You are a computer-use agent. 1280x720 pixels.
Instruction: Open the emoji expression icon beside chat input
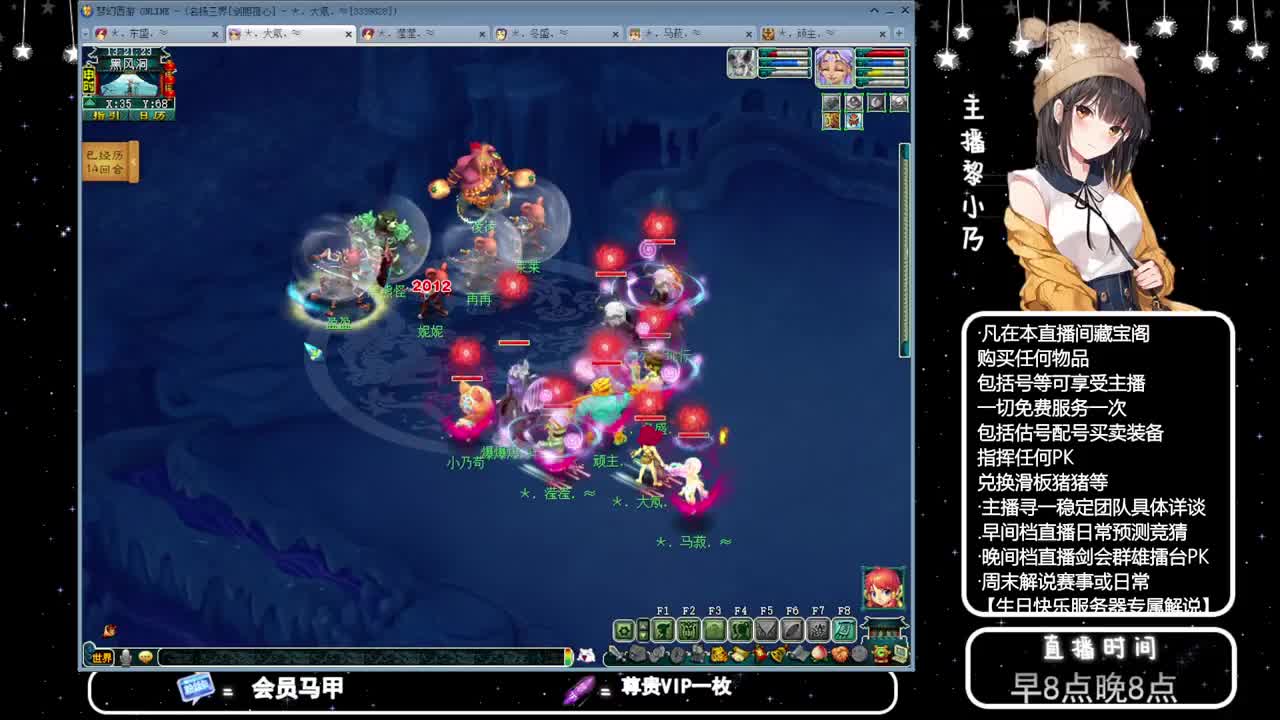148,657
